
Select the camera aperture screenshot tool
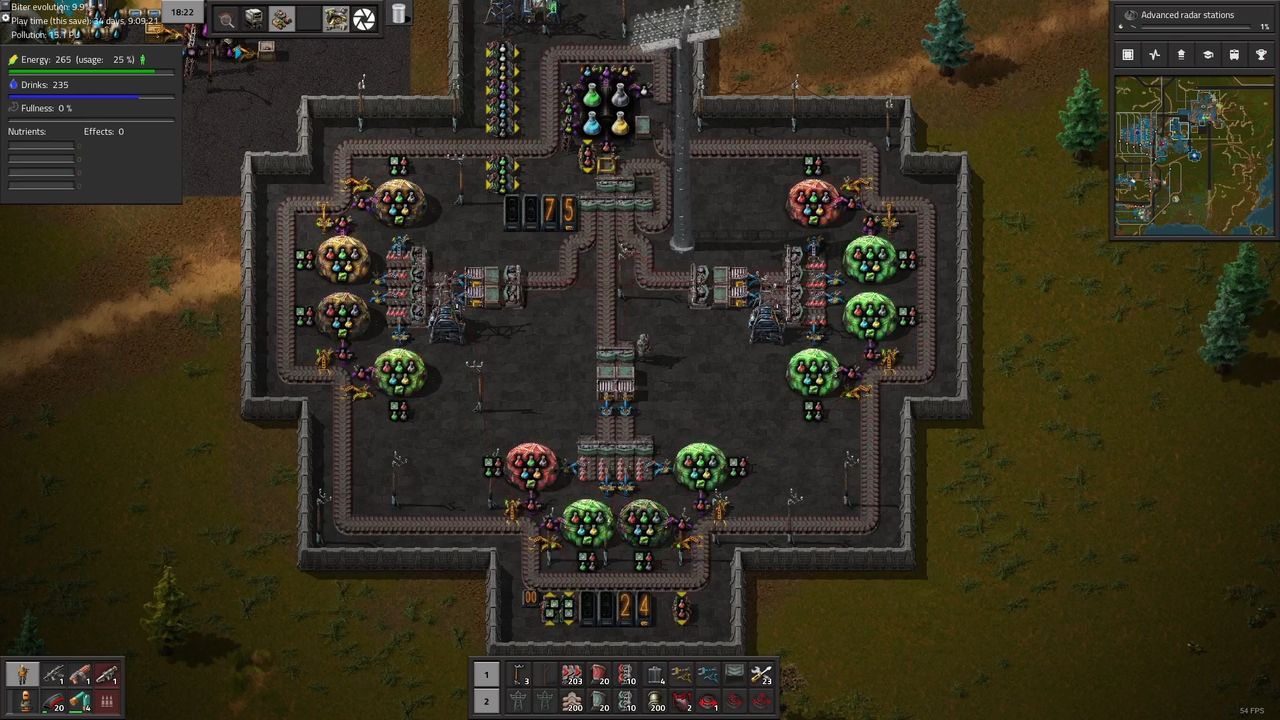click(x=364, y=18)
